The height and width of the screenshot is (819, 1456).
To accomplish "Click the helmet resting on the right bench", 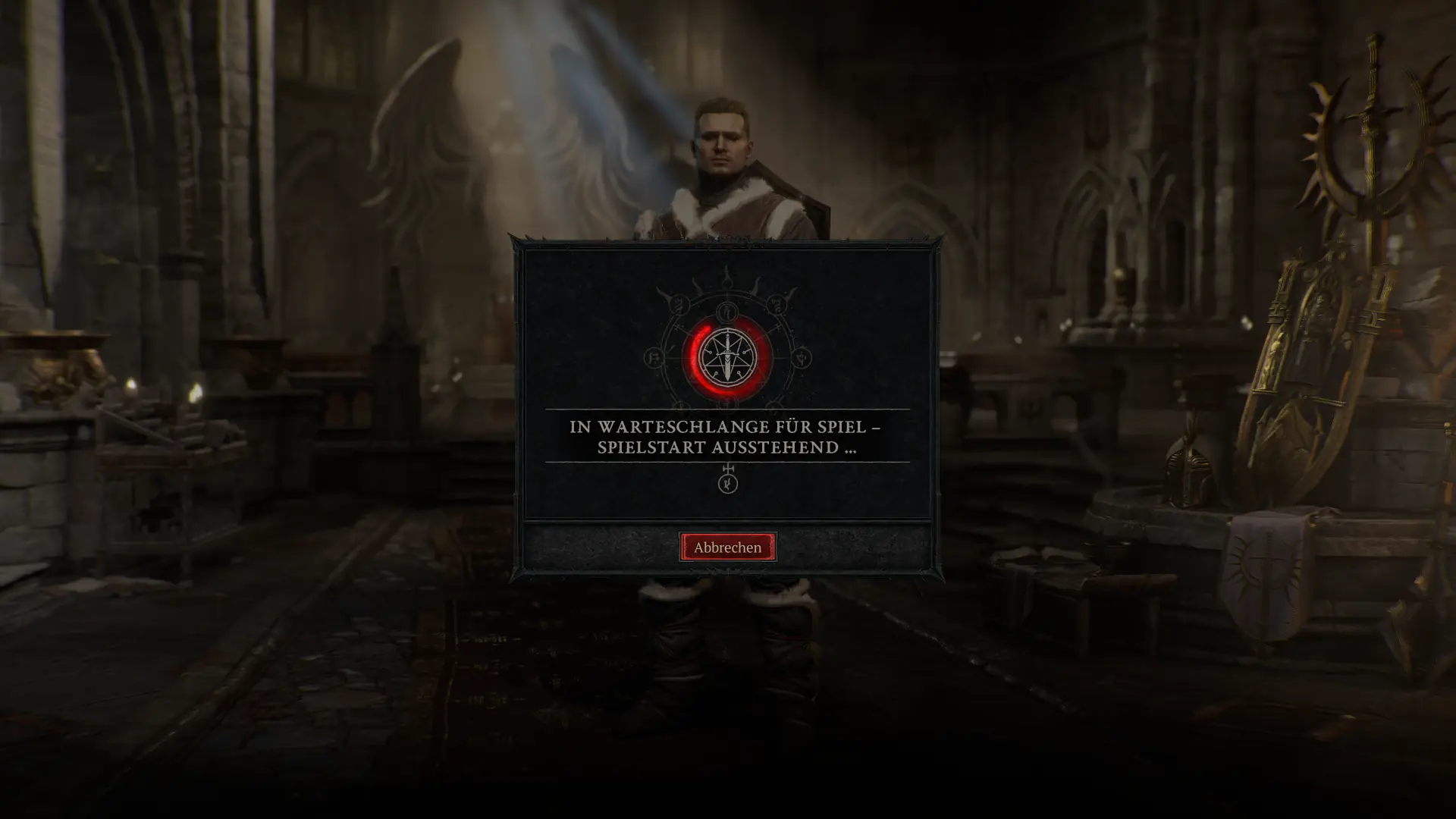I will (x=1187, y=470).
